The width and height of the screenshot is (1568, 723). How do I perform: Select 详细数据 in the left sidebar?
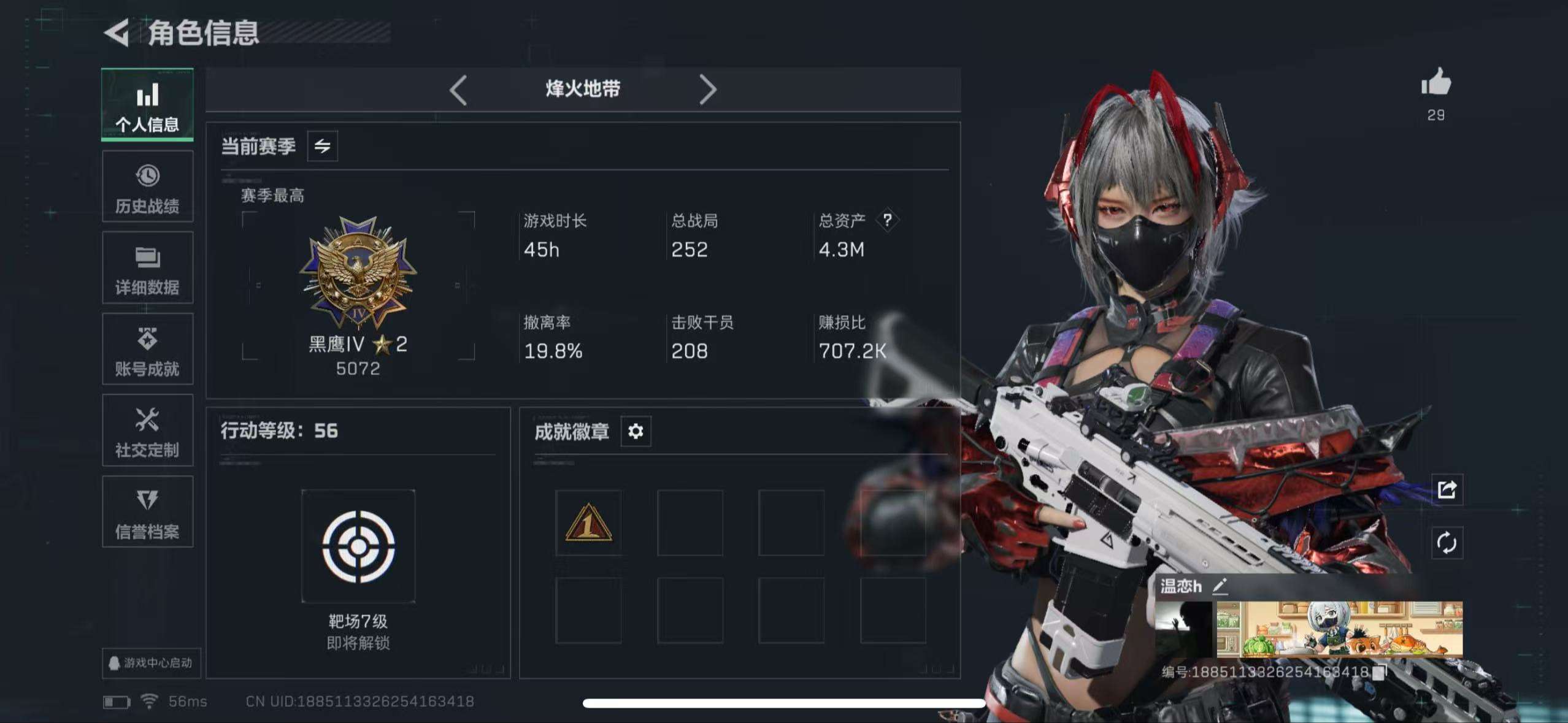click(x=147, y=269)
